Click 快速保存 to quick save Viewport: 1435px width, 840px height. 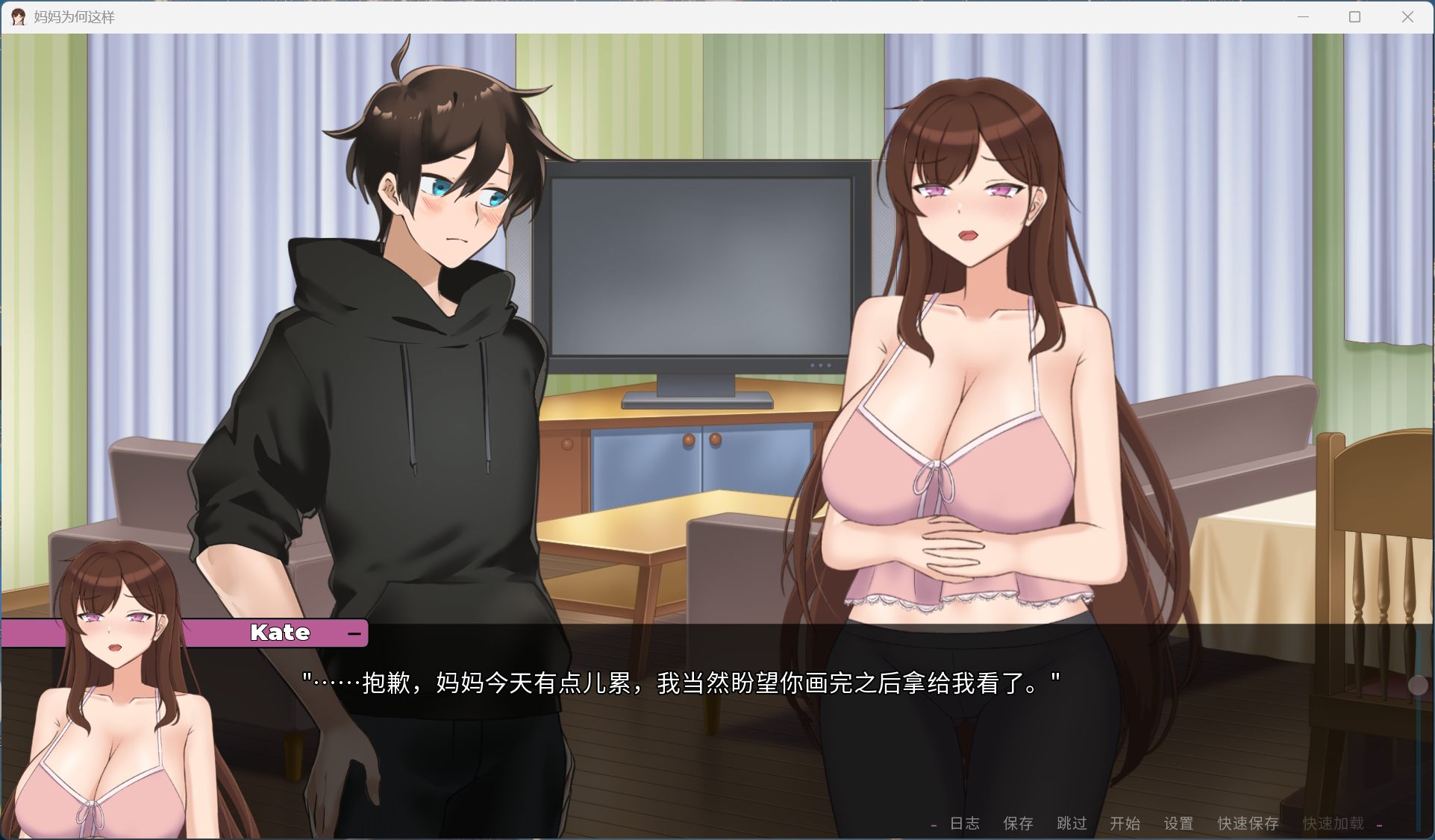[1249, 824]
